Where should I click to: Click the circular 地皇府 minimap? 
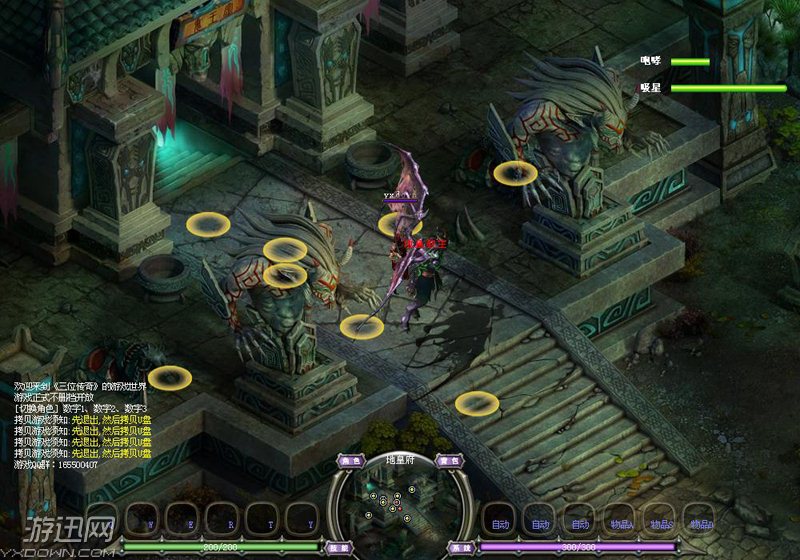pos(399,503)
